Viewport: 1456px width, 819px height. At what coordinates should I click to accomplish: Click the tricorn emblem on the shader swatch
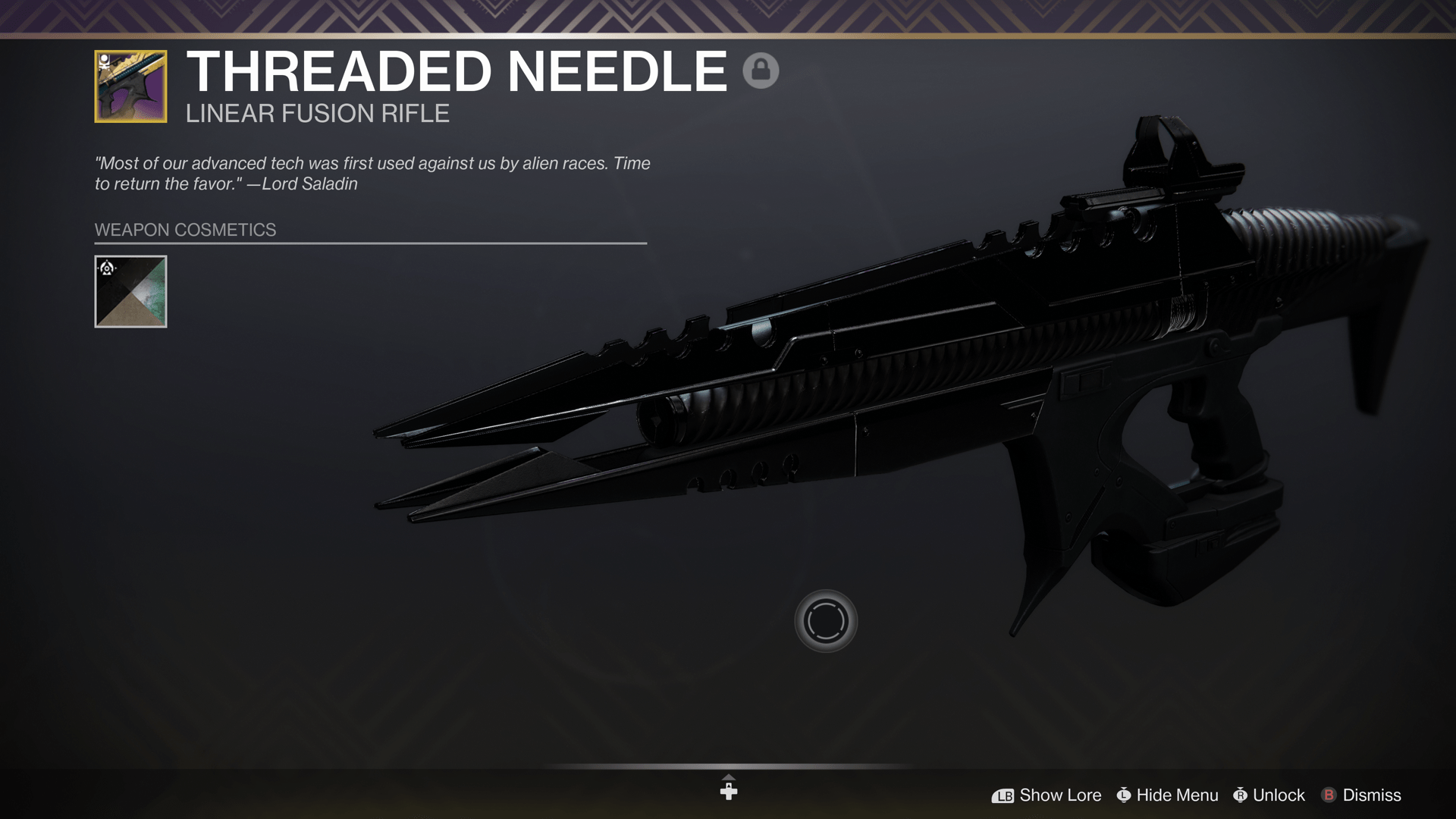tap(107, 268)
